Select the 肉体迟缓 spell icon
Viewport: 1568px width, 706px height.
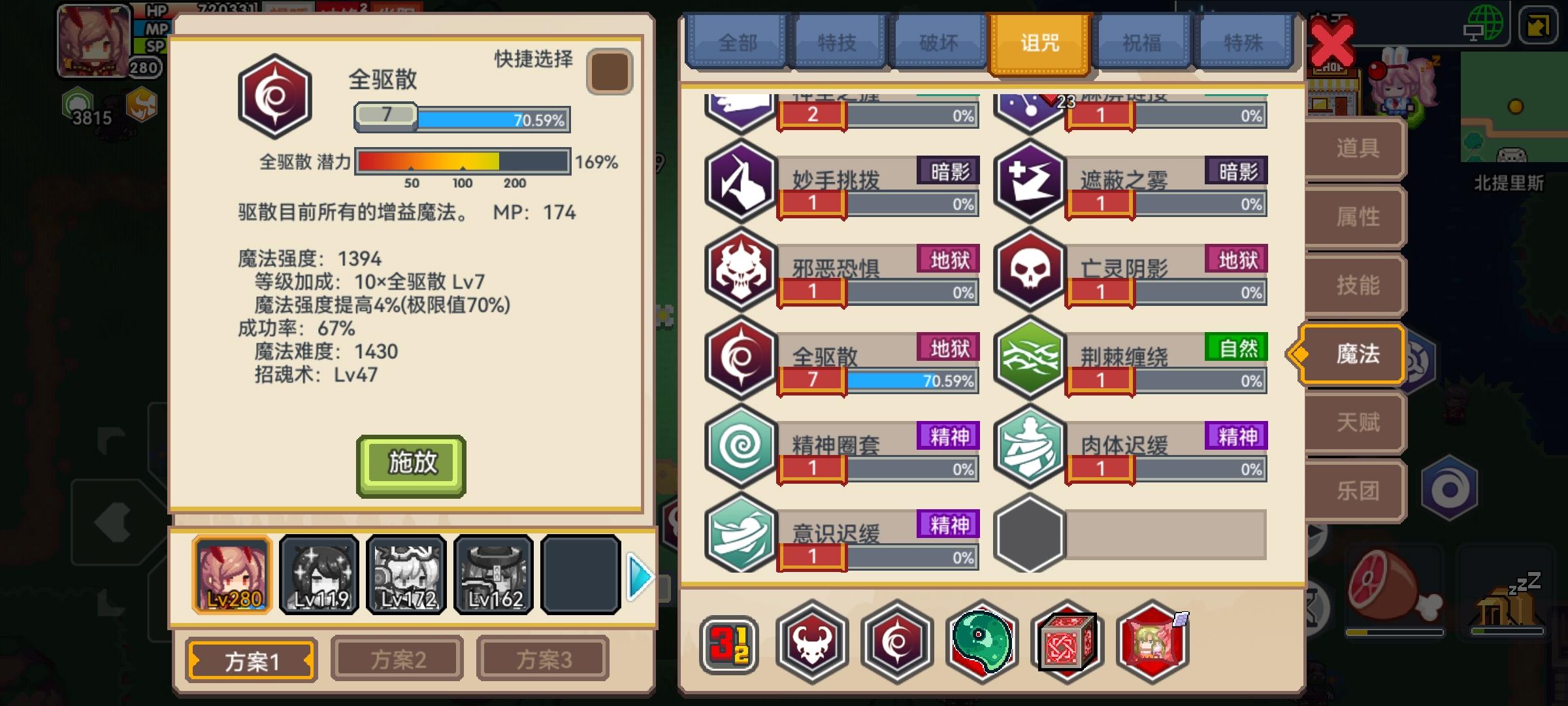1029,446
